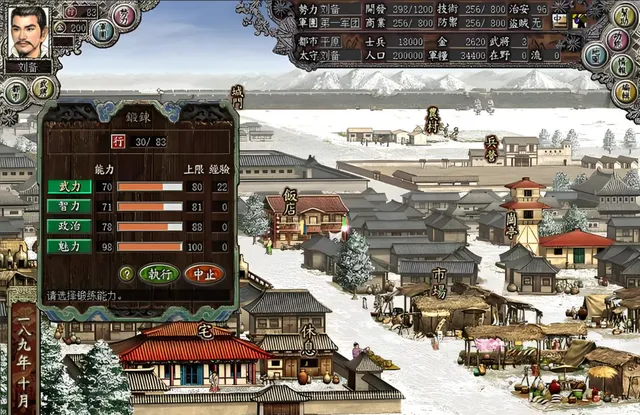Select the 城門 city gate label
The width and height of the screenshot is (640, 415).
(237, 97)
